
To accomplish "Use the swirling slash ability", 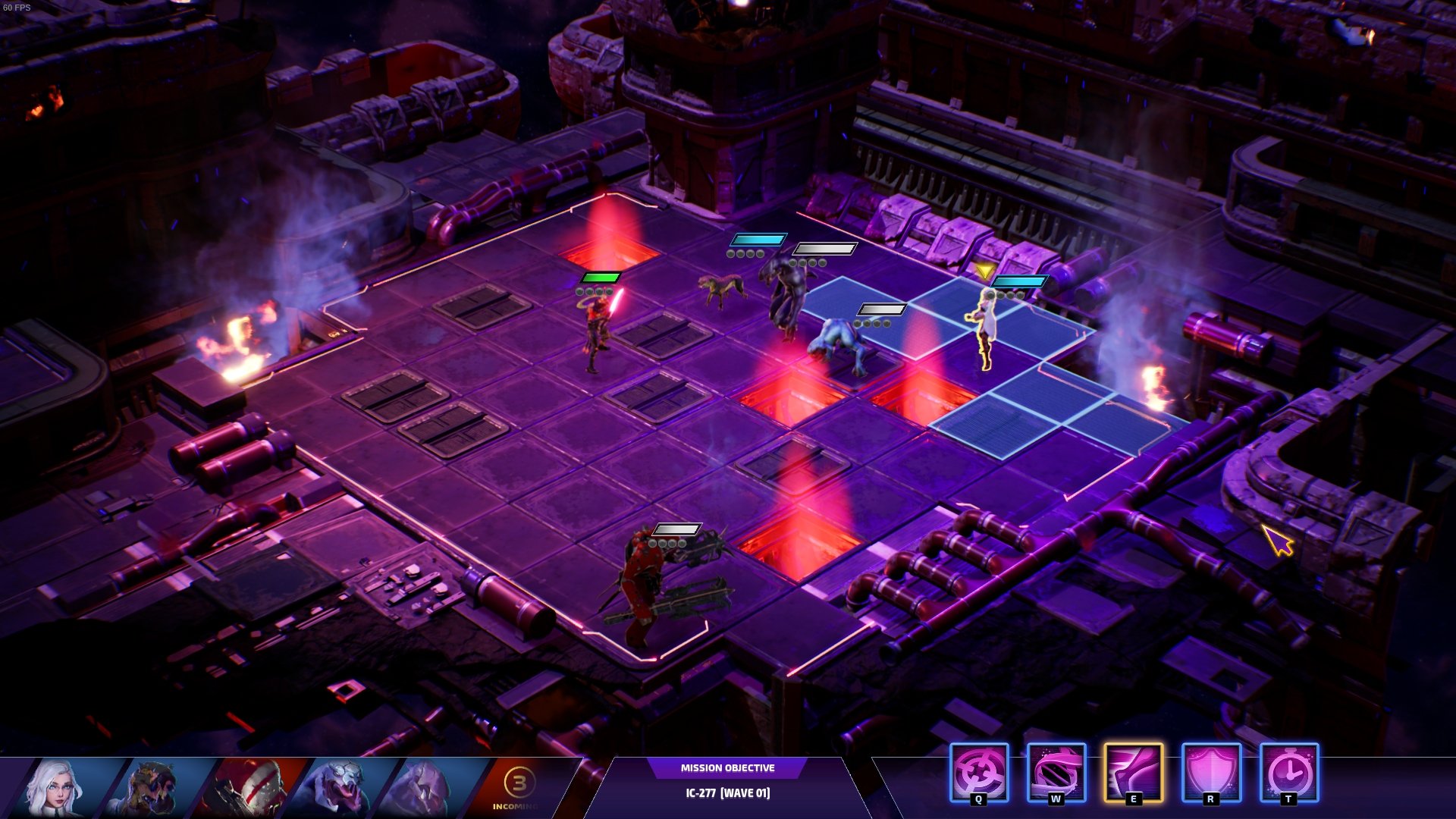I will click(x=1056, y=773).
